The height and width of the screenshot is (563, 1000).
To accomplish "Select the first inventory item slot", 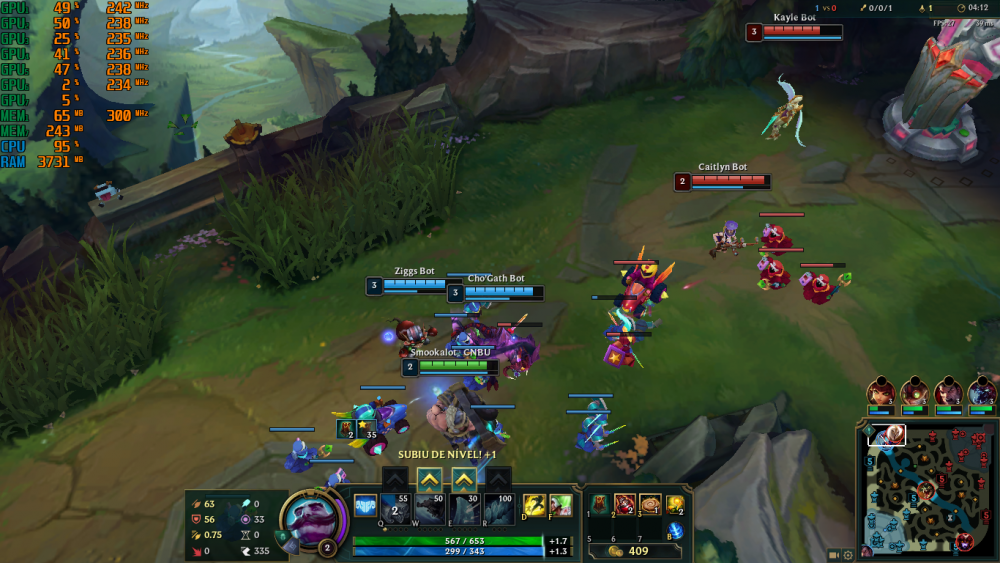I will pyautogui.click(x=598, y=504).
